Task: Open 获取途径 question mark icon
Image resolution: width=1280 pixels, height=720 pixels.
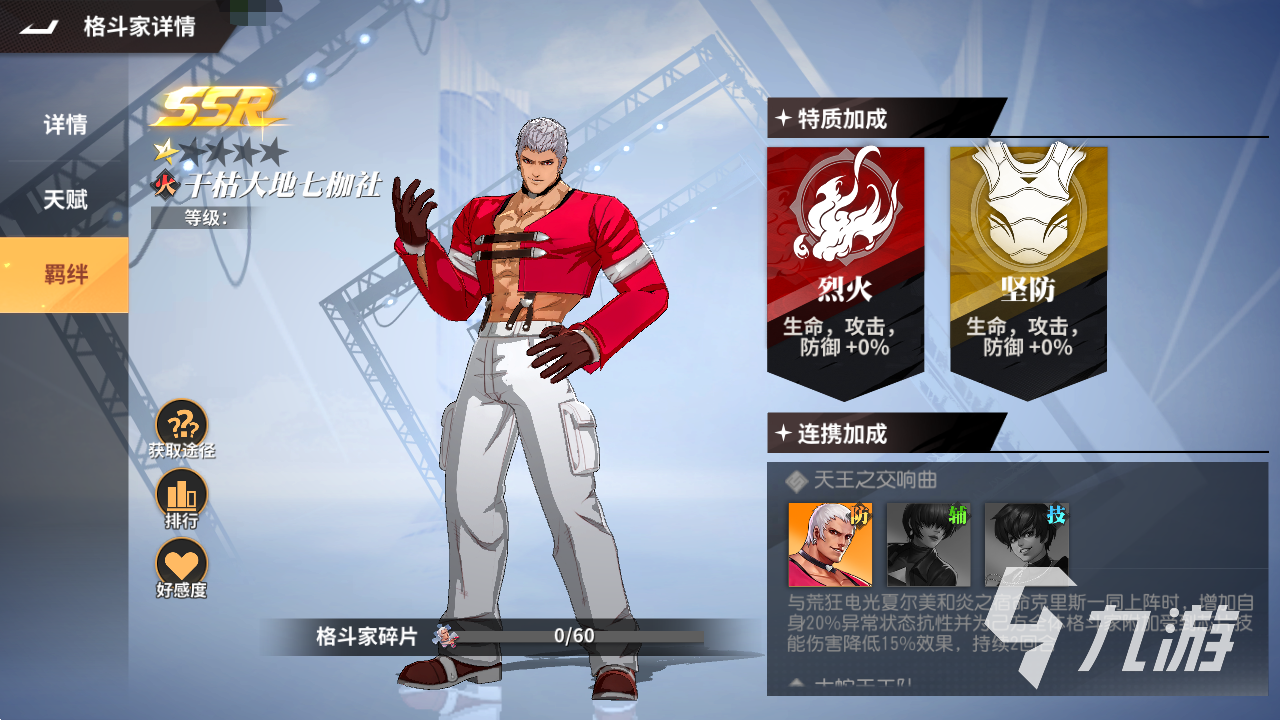Action: tap(182, 425)
